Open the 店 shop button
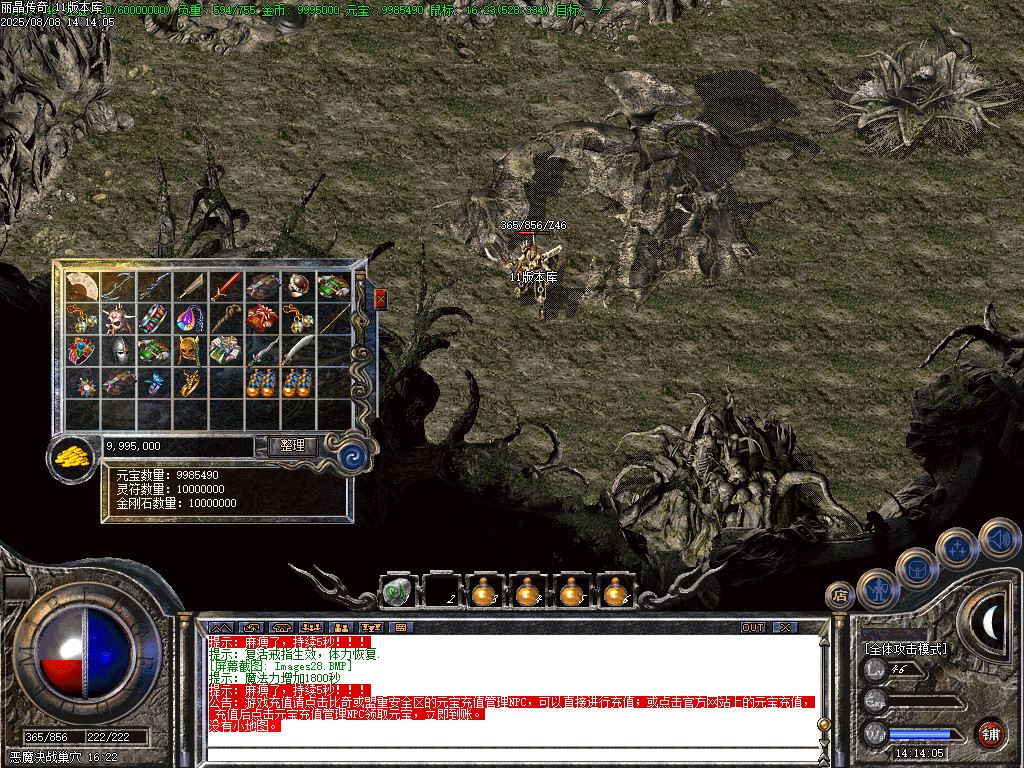1024x768 pixels. 839,595
